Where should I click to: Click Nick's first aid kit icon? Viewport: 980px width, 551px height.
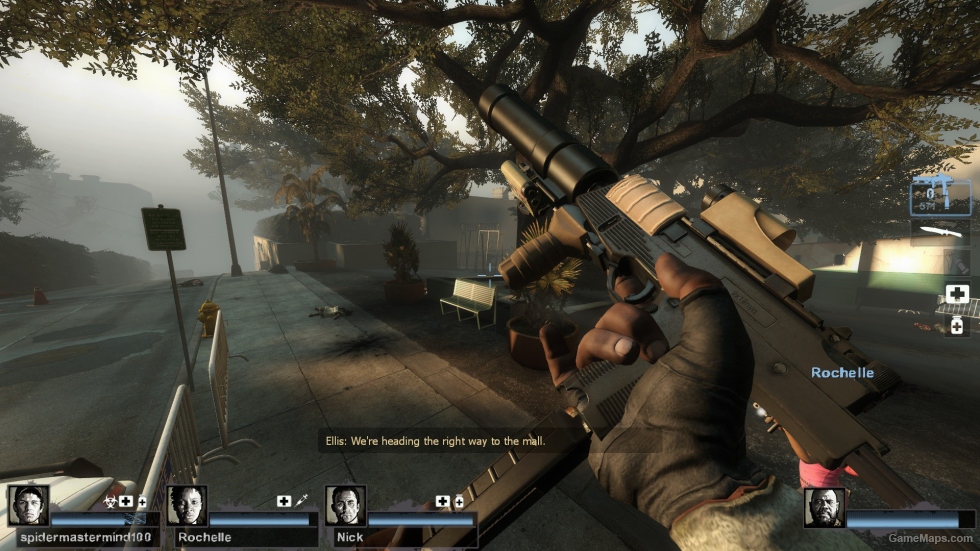click(442, 500)
